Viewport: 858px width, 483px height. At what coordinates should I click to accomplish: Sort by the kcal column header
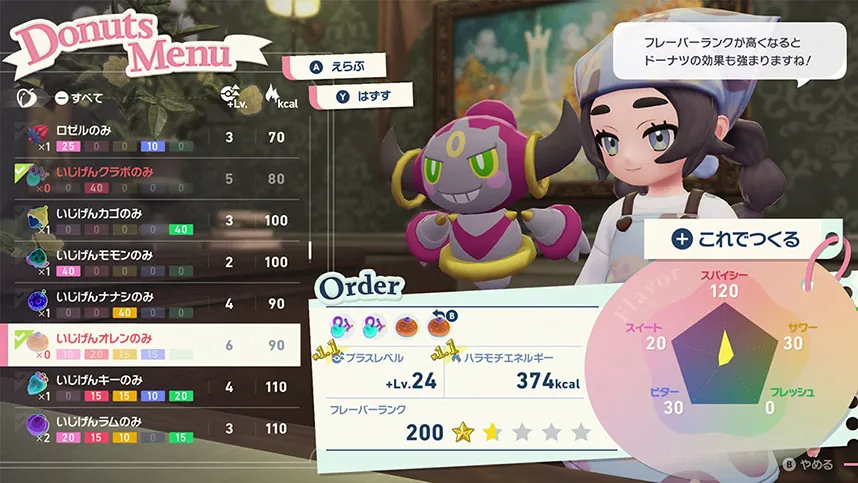click(275, 97)
